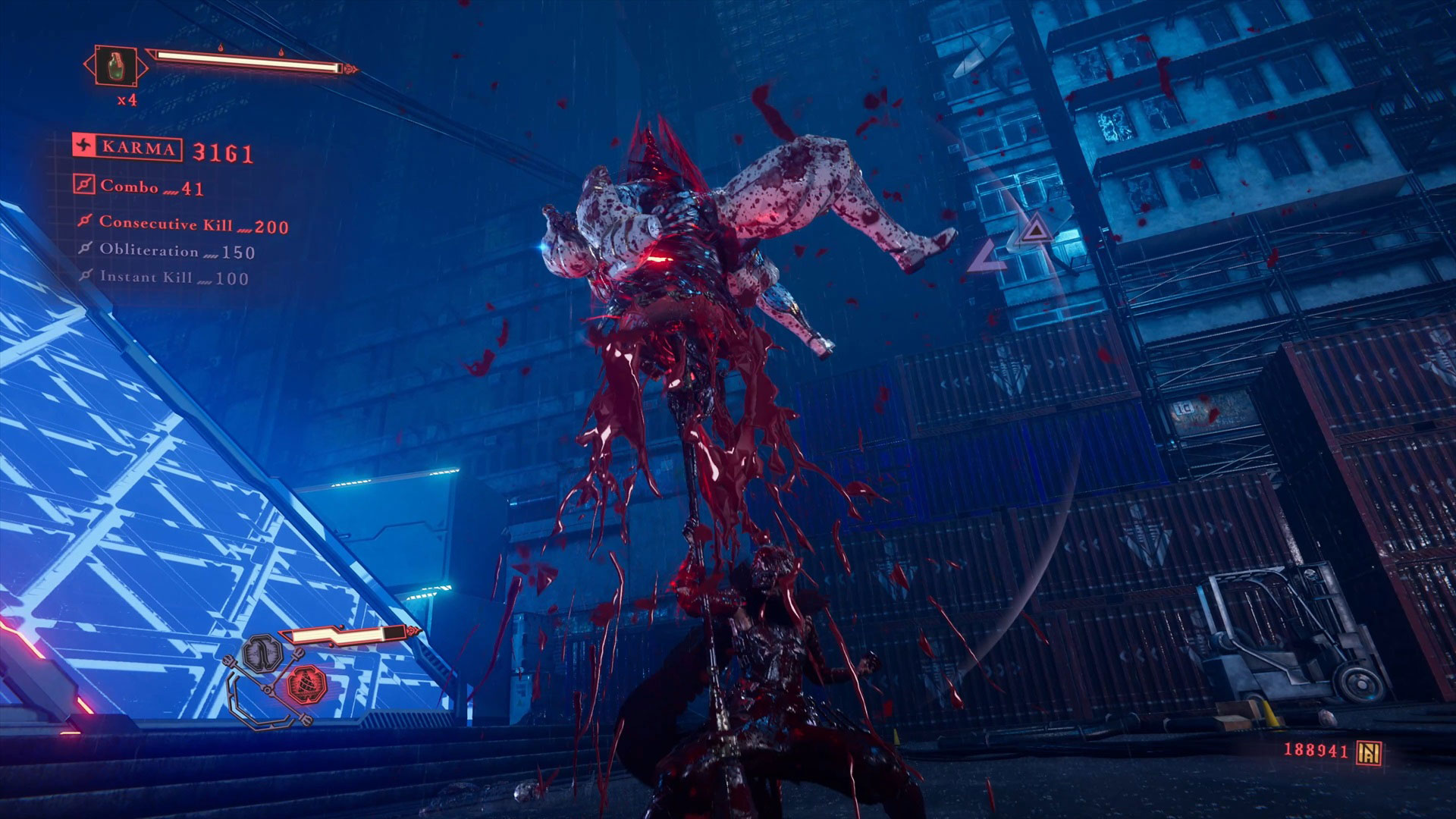The width and height of the screenshot is (1456, 819).
Task: Click the KARMA score label
Action: [x=128, y=148]
